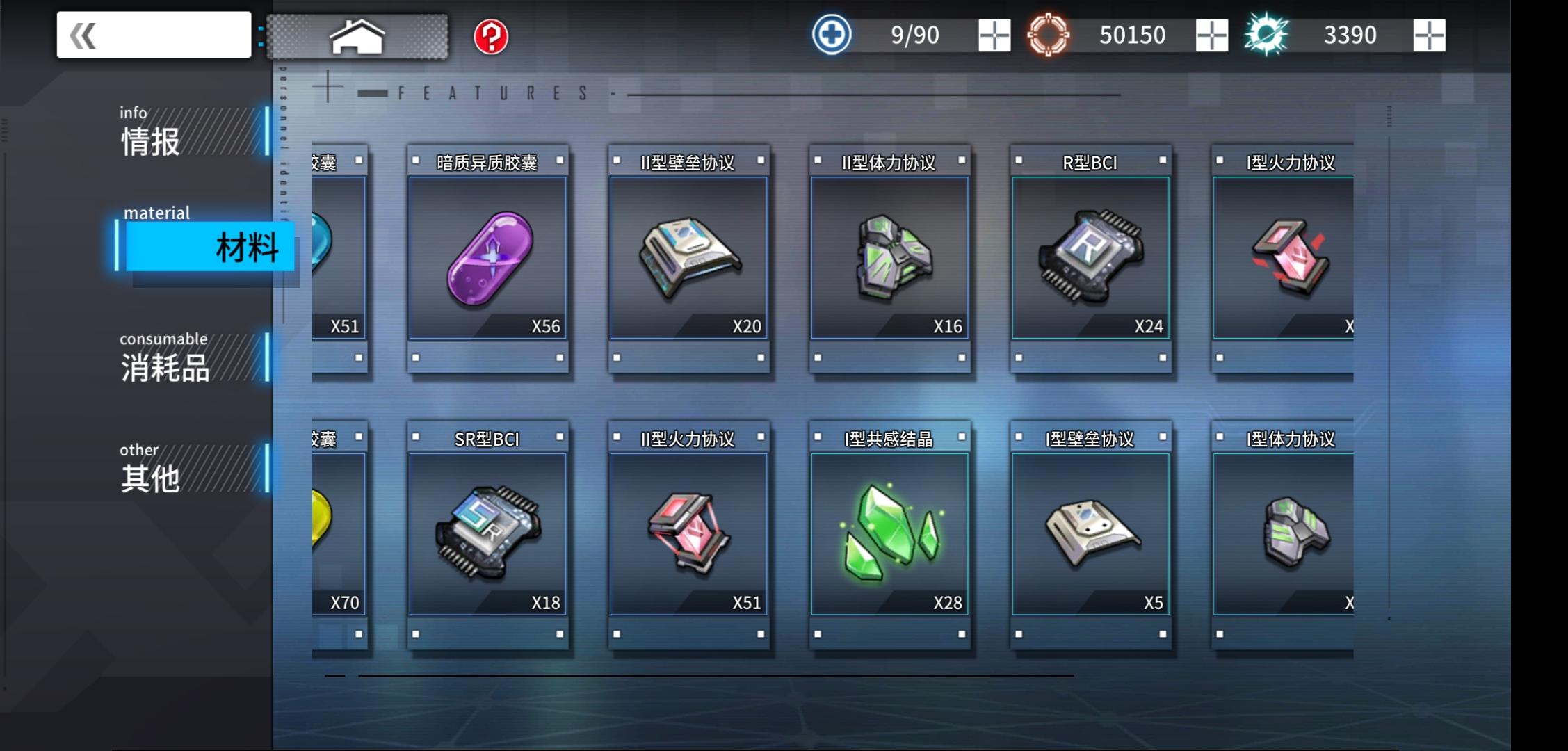Select the R型BCI chip item
This screenshot has width=1568, height=751.
1090,261
